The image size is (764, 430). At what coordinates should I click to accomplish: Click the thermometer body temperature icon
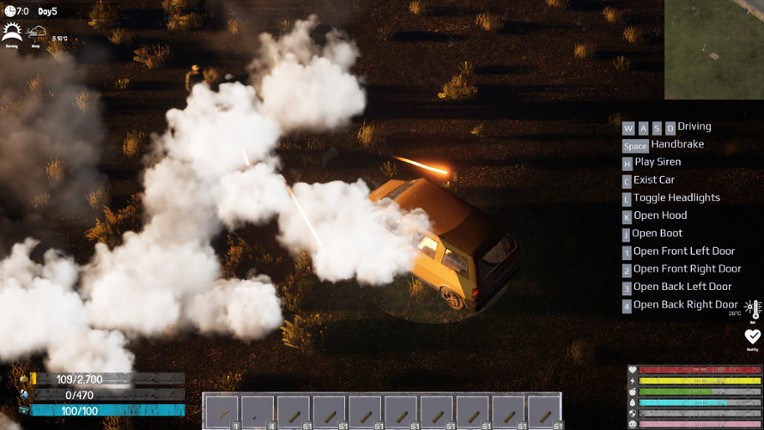click(753, 310)
